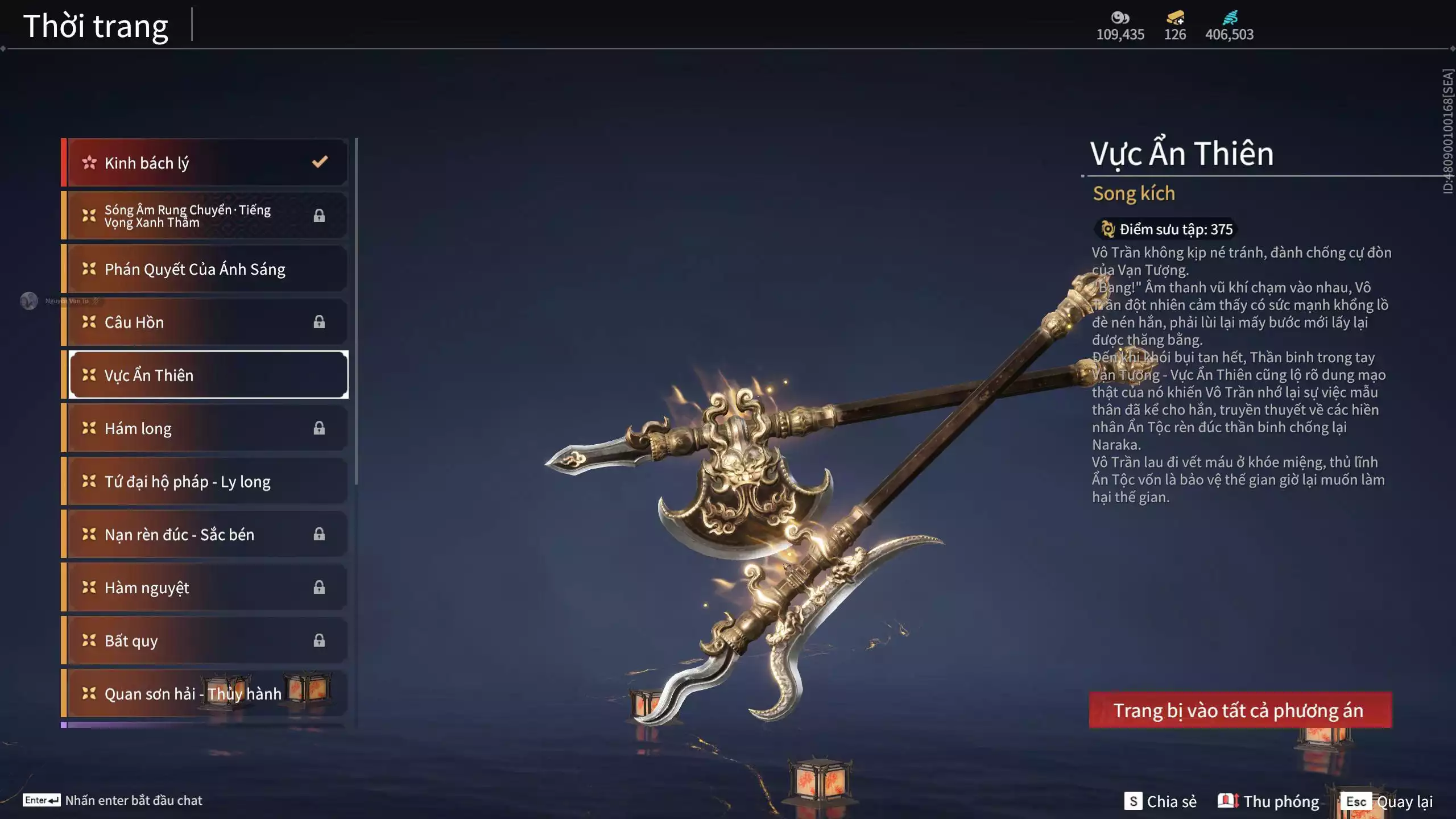
Task: Click the teal feather currency icon
Action: pos(1230,17)
